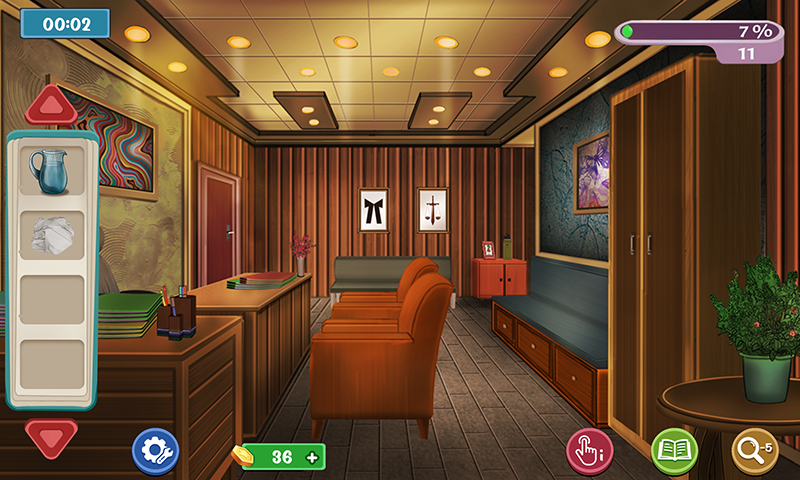Select the white cloth item slot

pyautogui.click(x=52, y=236)
